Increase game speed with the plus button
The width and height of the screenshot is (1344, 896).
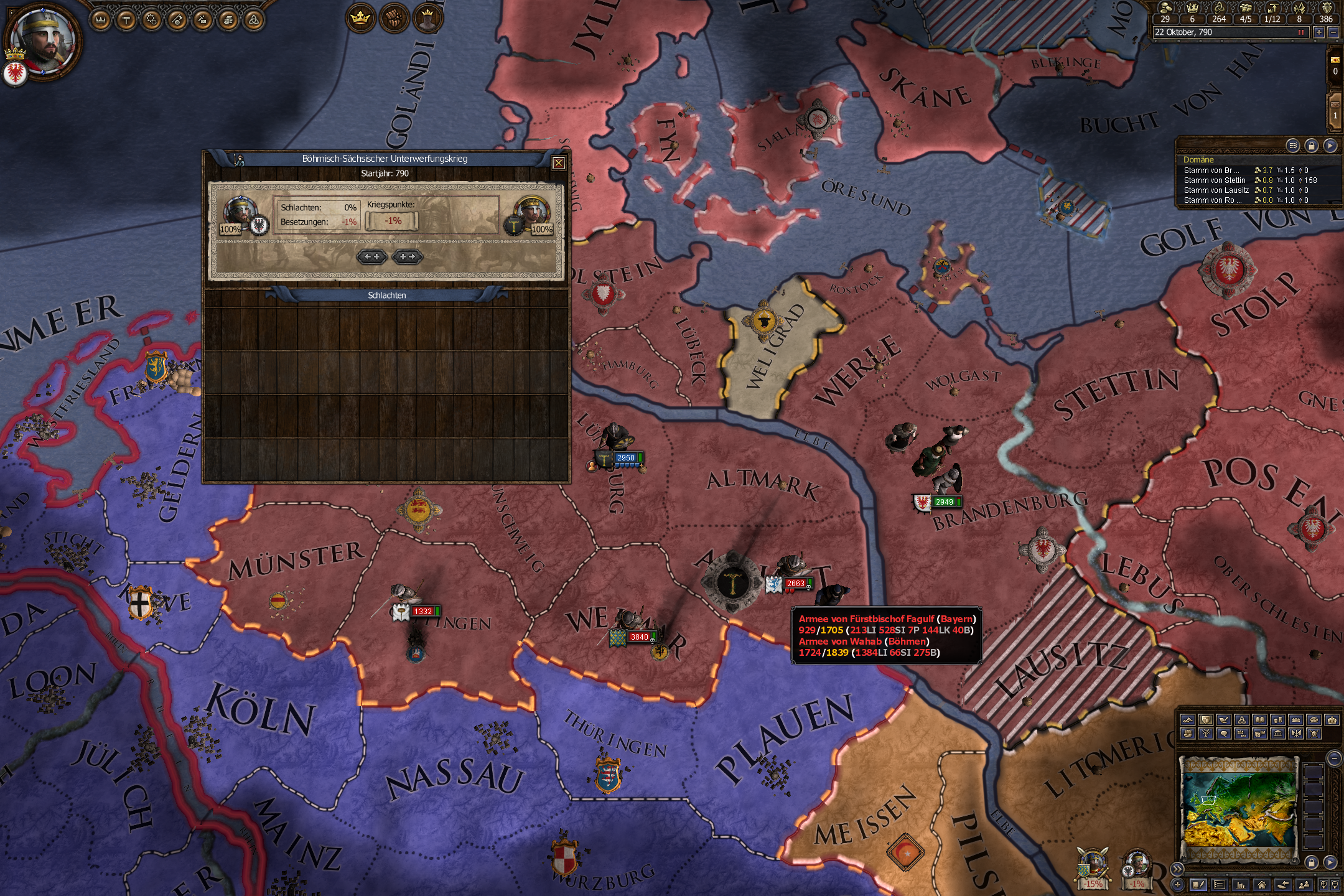coord(1319,32)
